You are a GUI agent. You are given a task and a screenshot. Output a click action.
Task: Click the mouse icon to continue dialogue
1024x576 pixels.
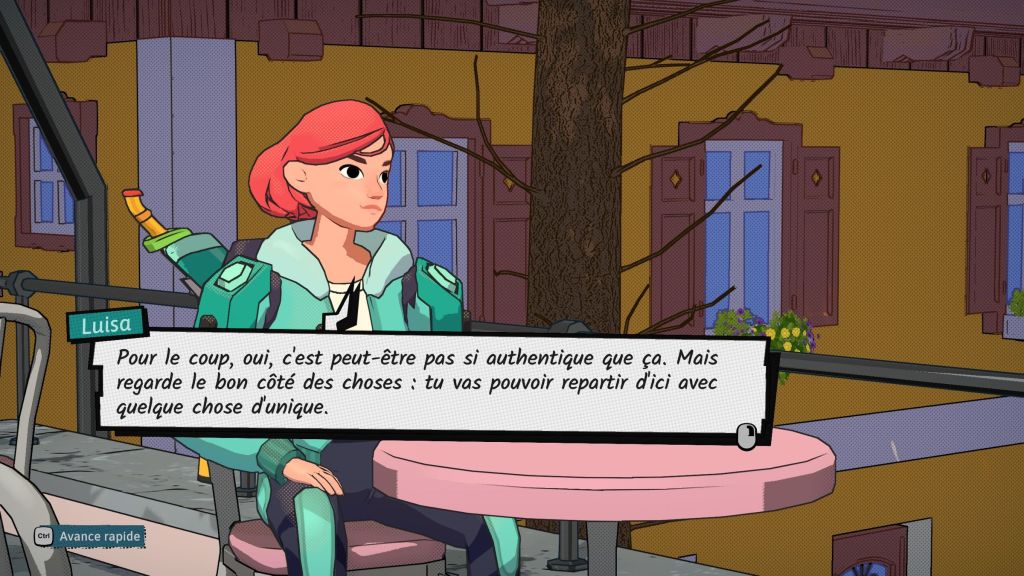(x=745, y=435)
